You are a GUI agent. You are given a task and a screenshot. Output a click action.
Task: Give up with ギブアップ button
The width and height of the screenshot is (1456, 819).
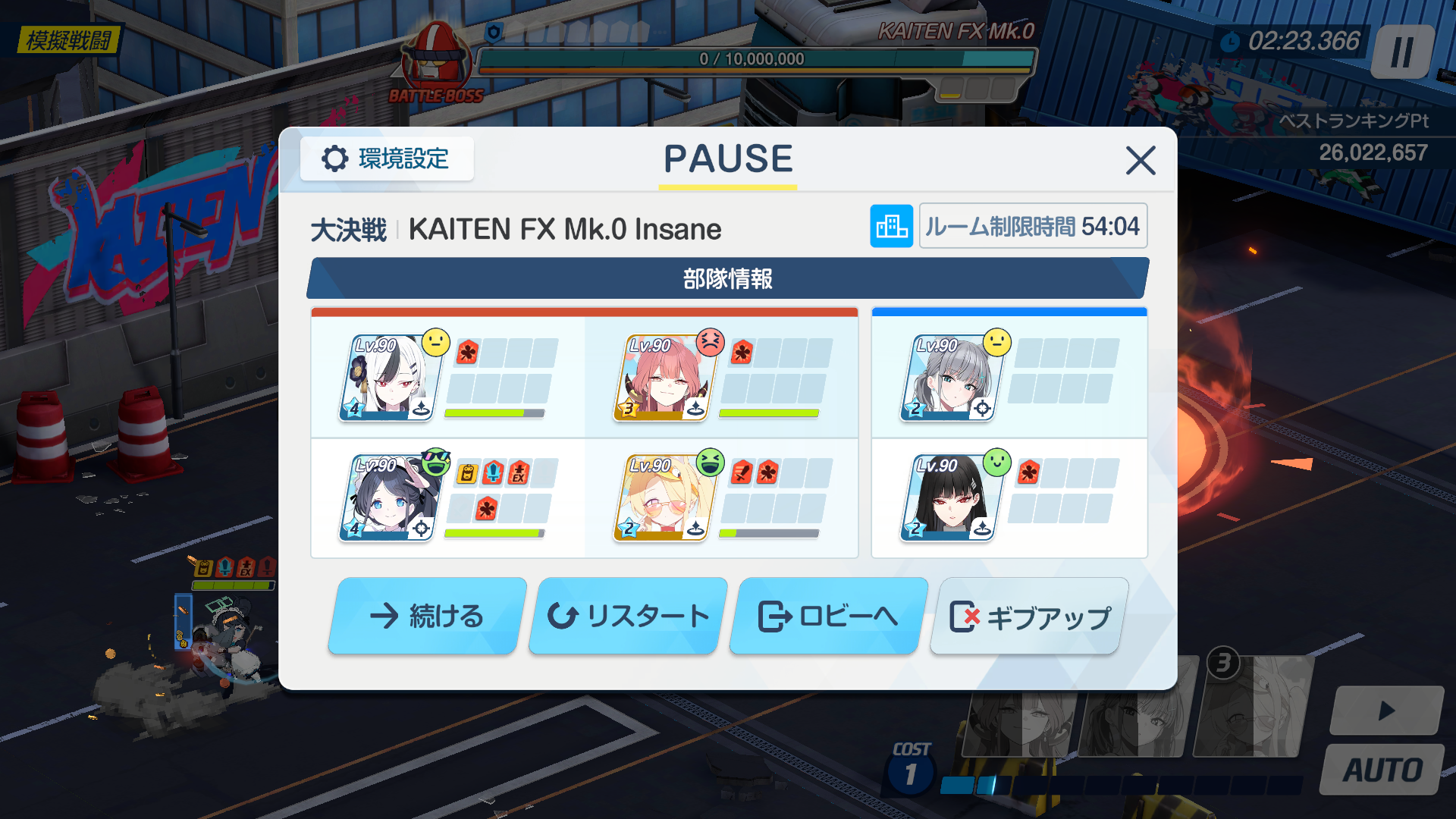click(1029, 617)
